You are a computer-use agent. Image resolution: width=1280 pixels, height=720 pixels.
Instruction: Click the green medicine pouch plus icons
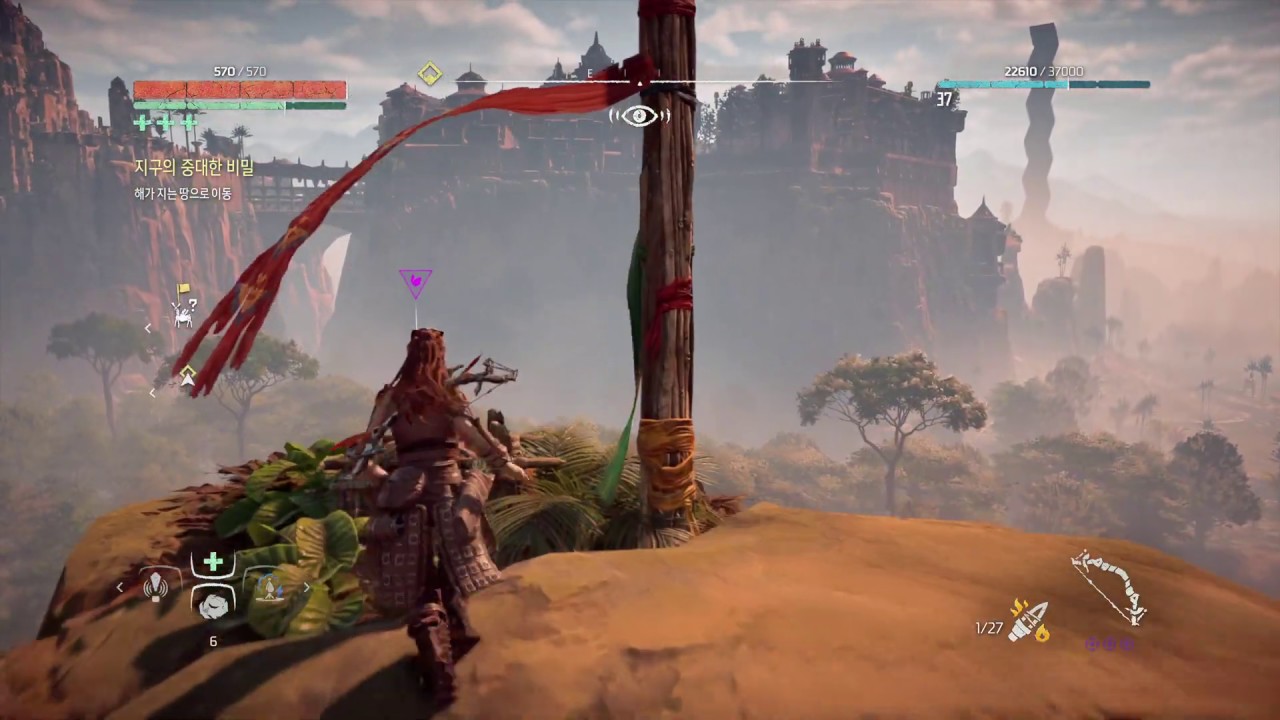(165, 123)
